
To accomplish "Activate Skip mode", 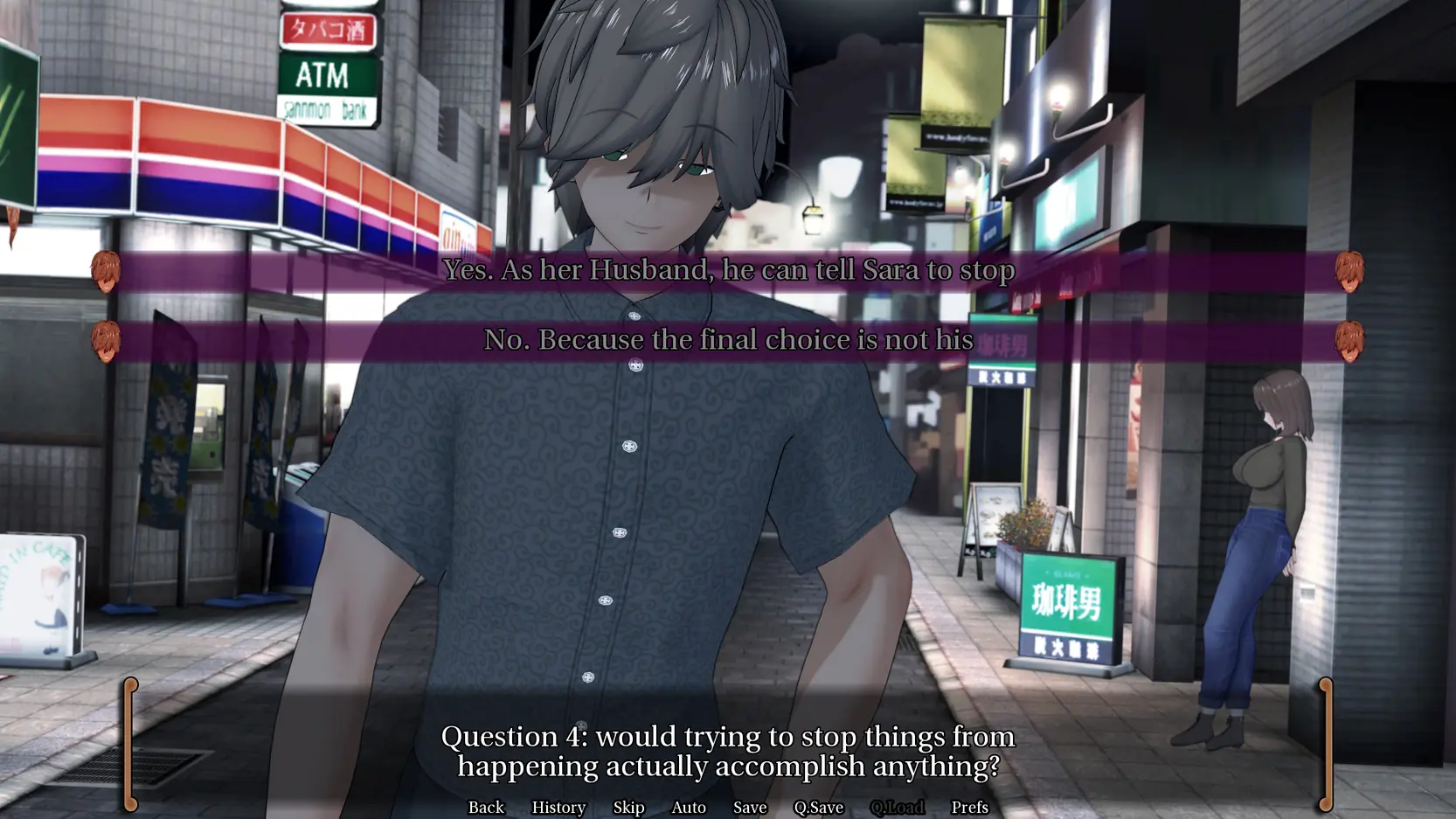I will 628,807.
